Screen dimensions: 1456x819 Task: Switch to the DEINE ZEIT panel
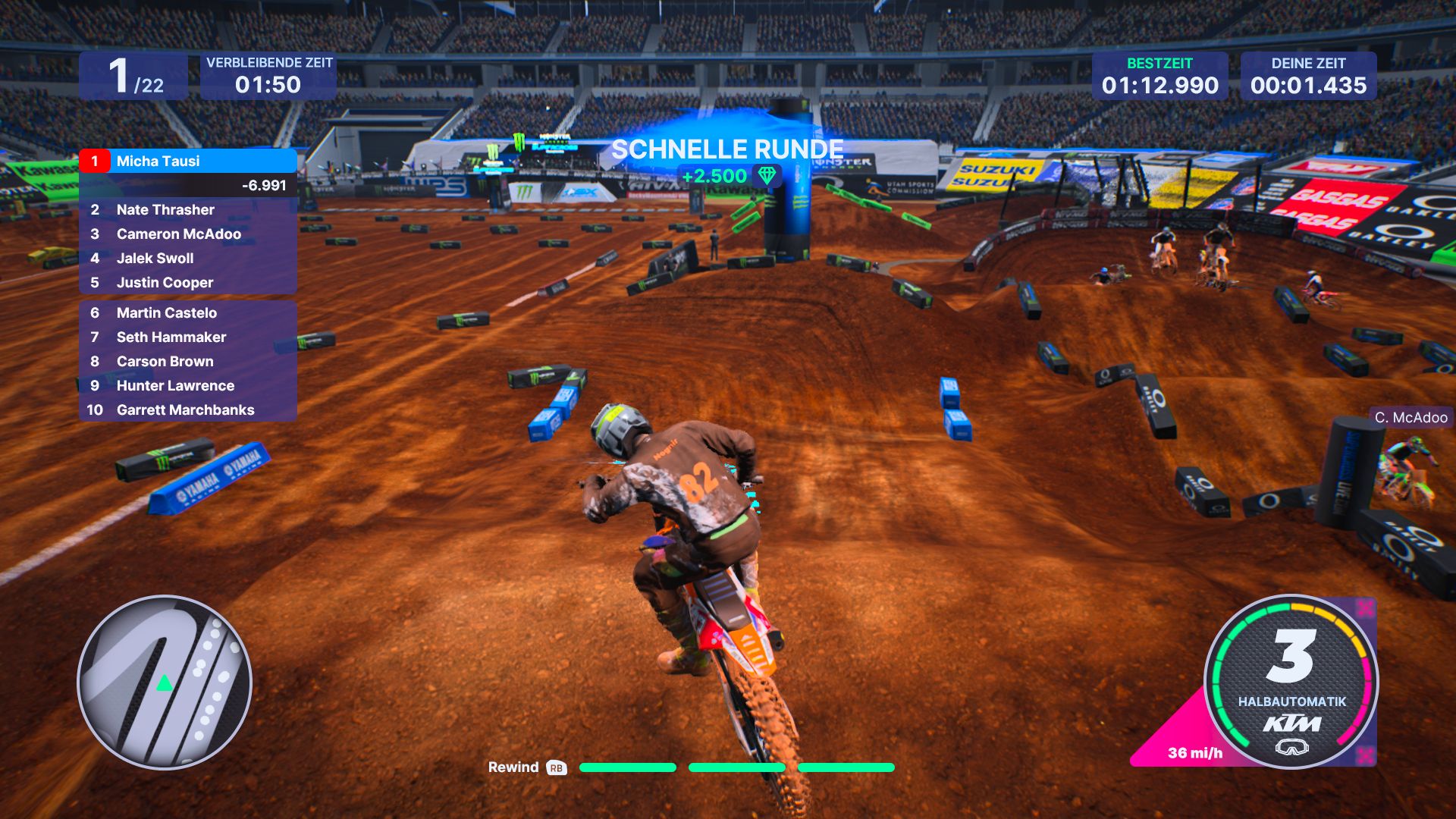(1307, 76)
